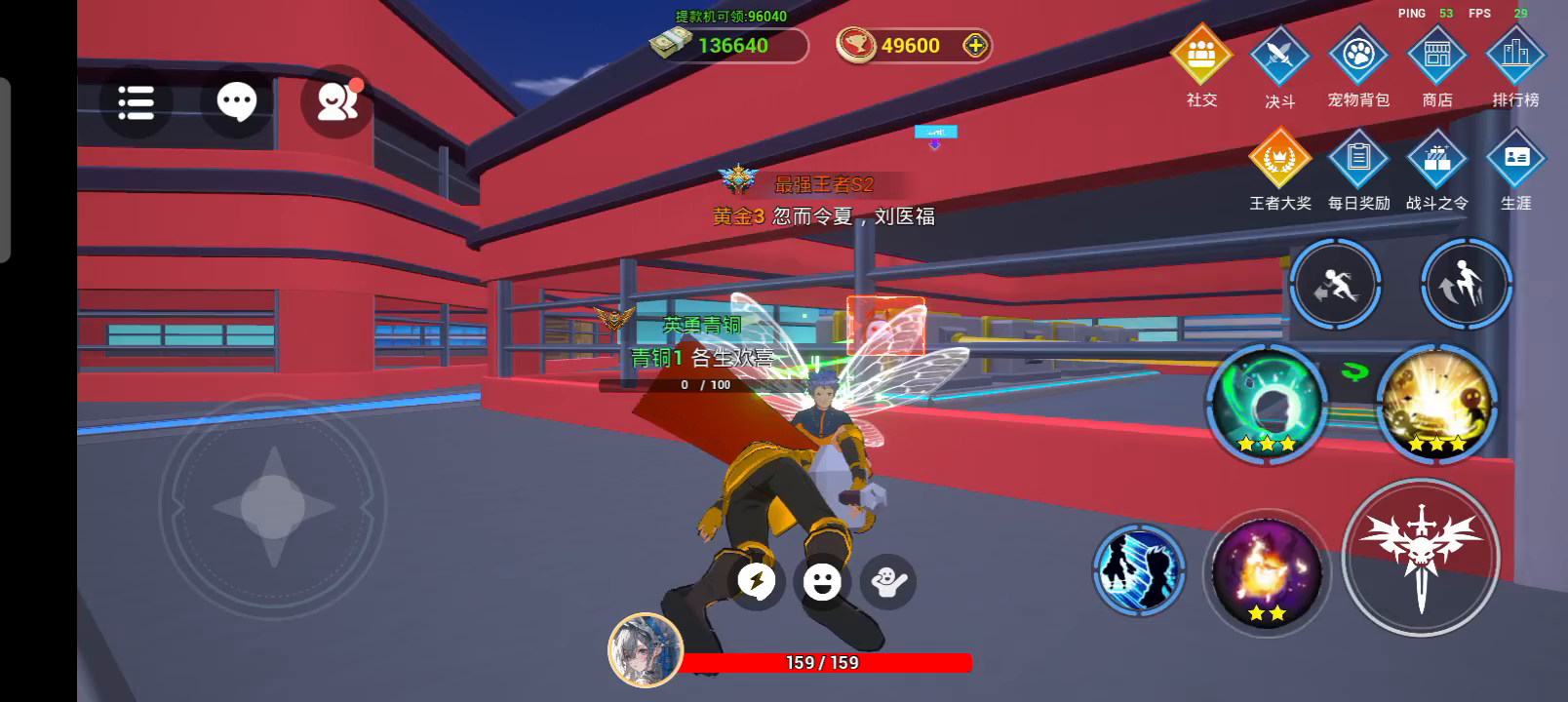Open the 社交 social menu
1568x702 pixels.
point(1201,57)
